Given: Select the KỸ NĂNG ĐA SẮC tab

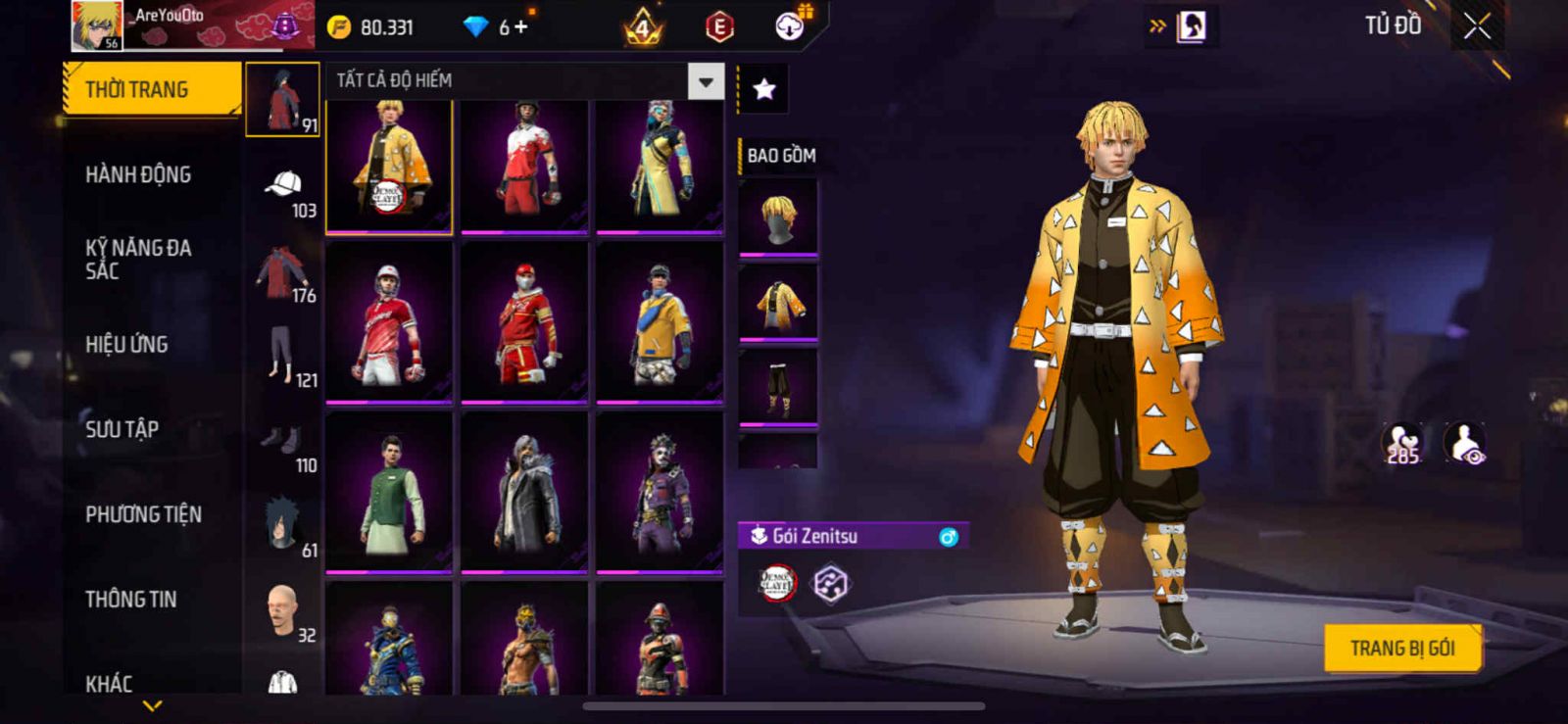Looking at the screenshot, I should (138, 259).
